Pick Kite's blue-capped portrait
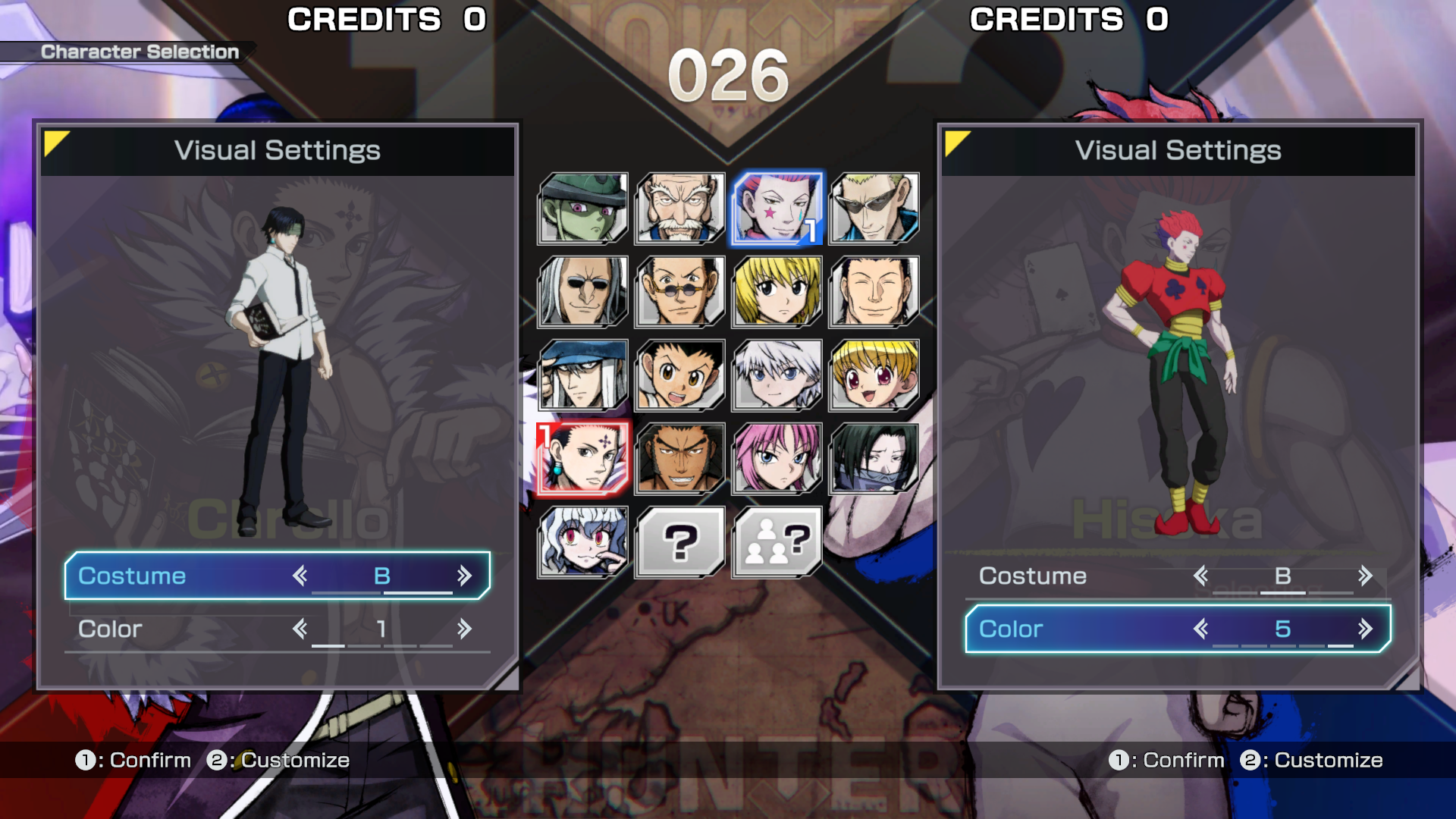The image size is (1456, 819). tap(582, 375)
